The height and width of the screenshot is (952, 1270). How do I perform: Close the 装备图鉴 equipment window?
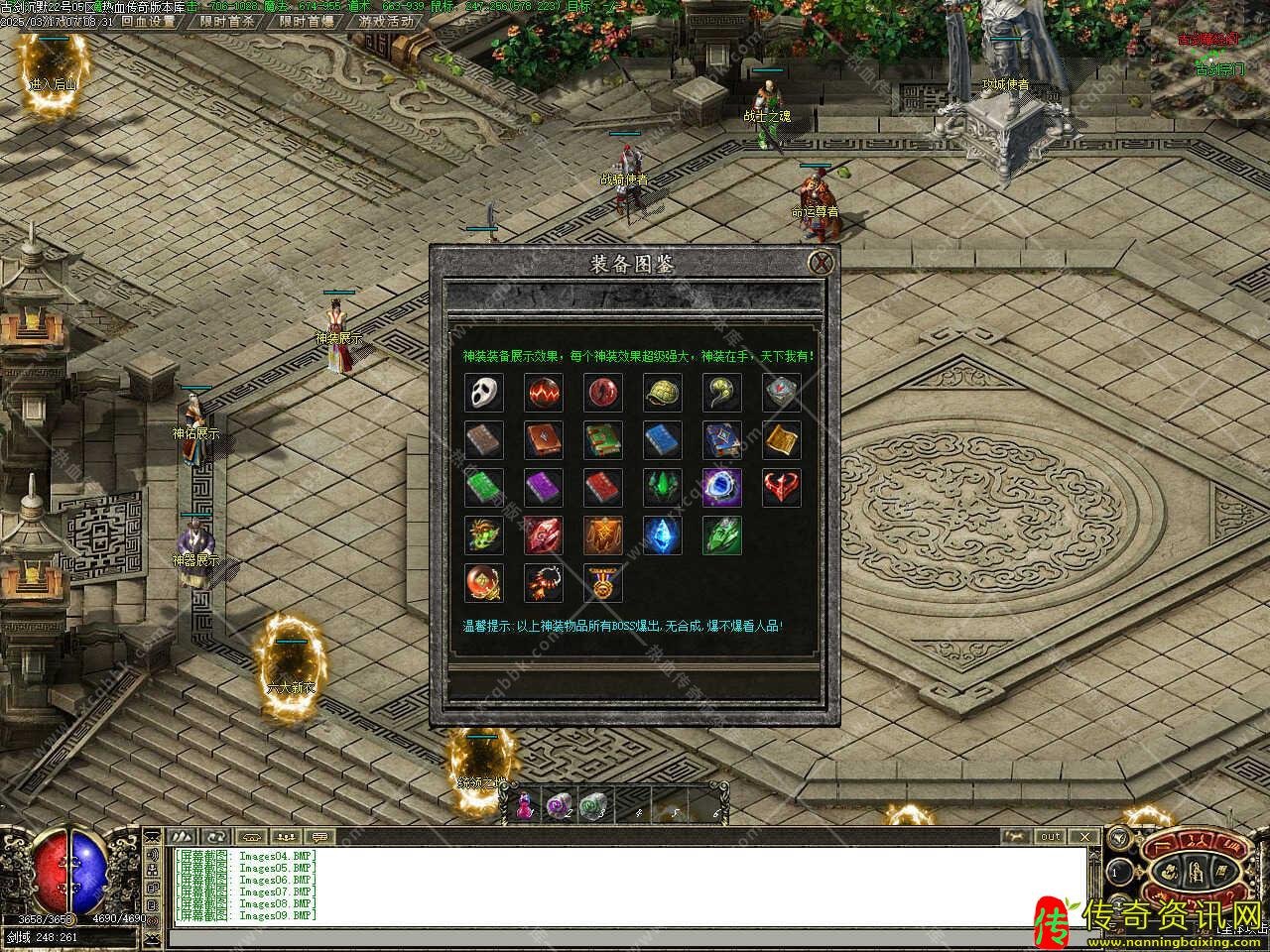[x=821, y=263]
